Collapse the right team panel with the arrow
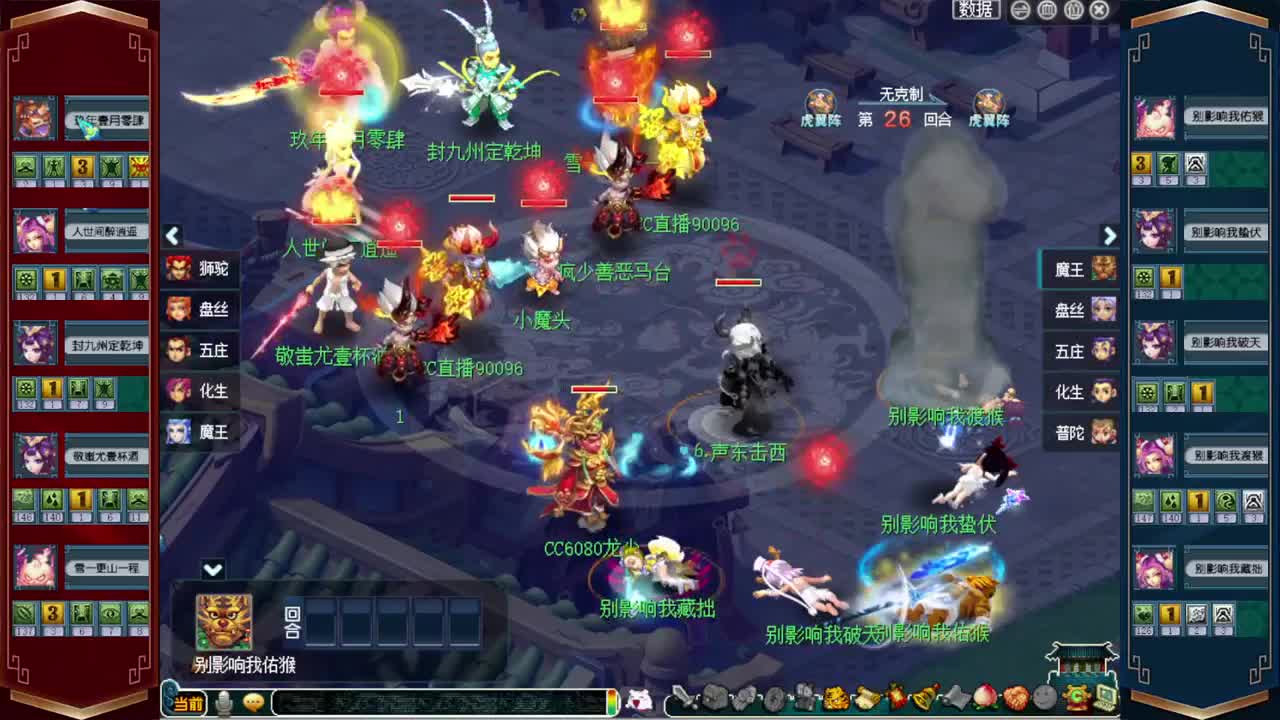This screenshot has width=1280, height=720. pyautogui.click(x=1110, y=236)
